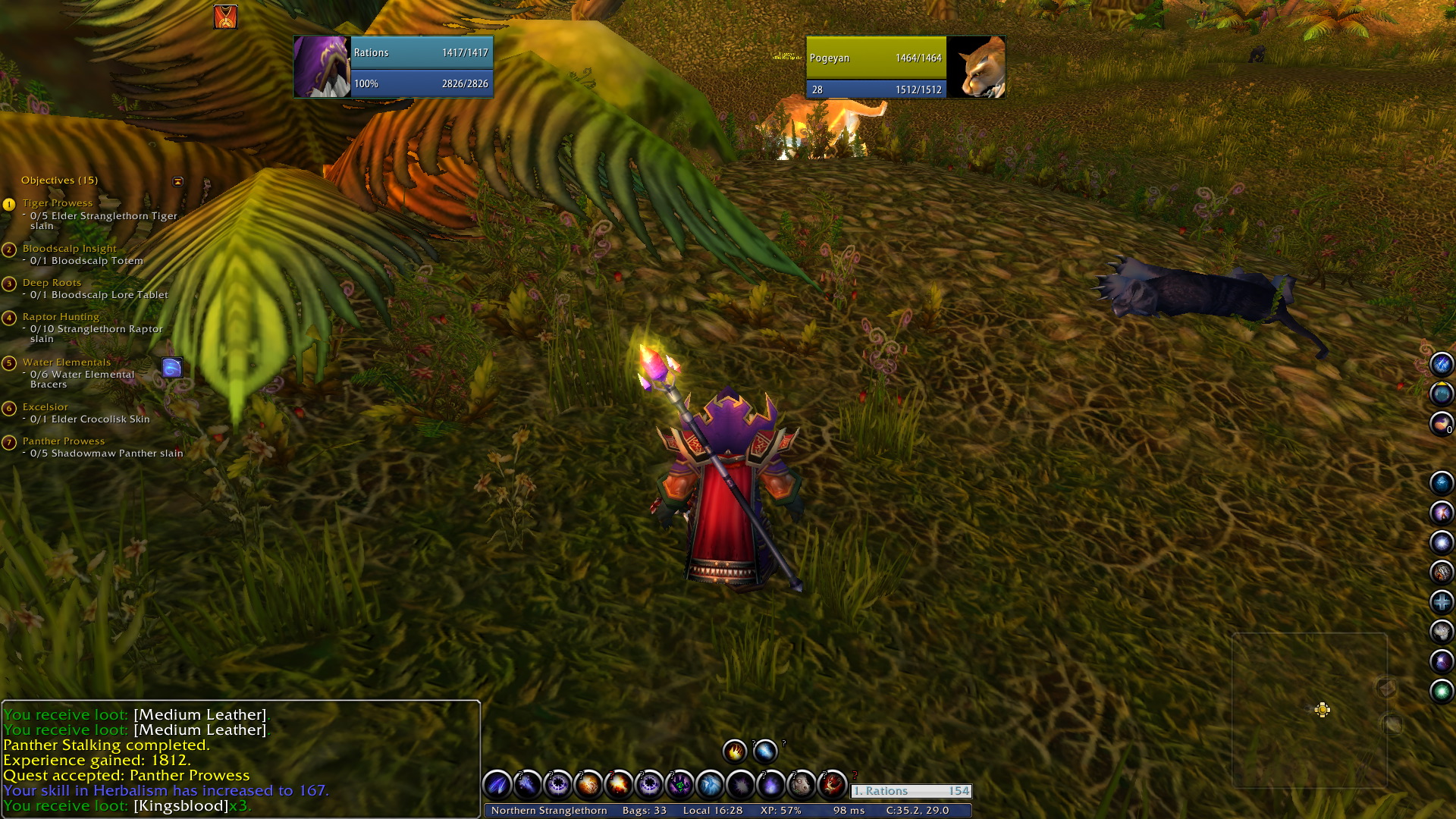The width and height of the screenshot is (1456, 819).
Task: Open the Panther Prowess quest entry
Action: point(64,441)
